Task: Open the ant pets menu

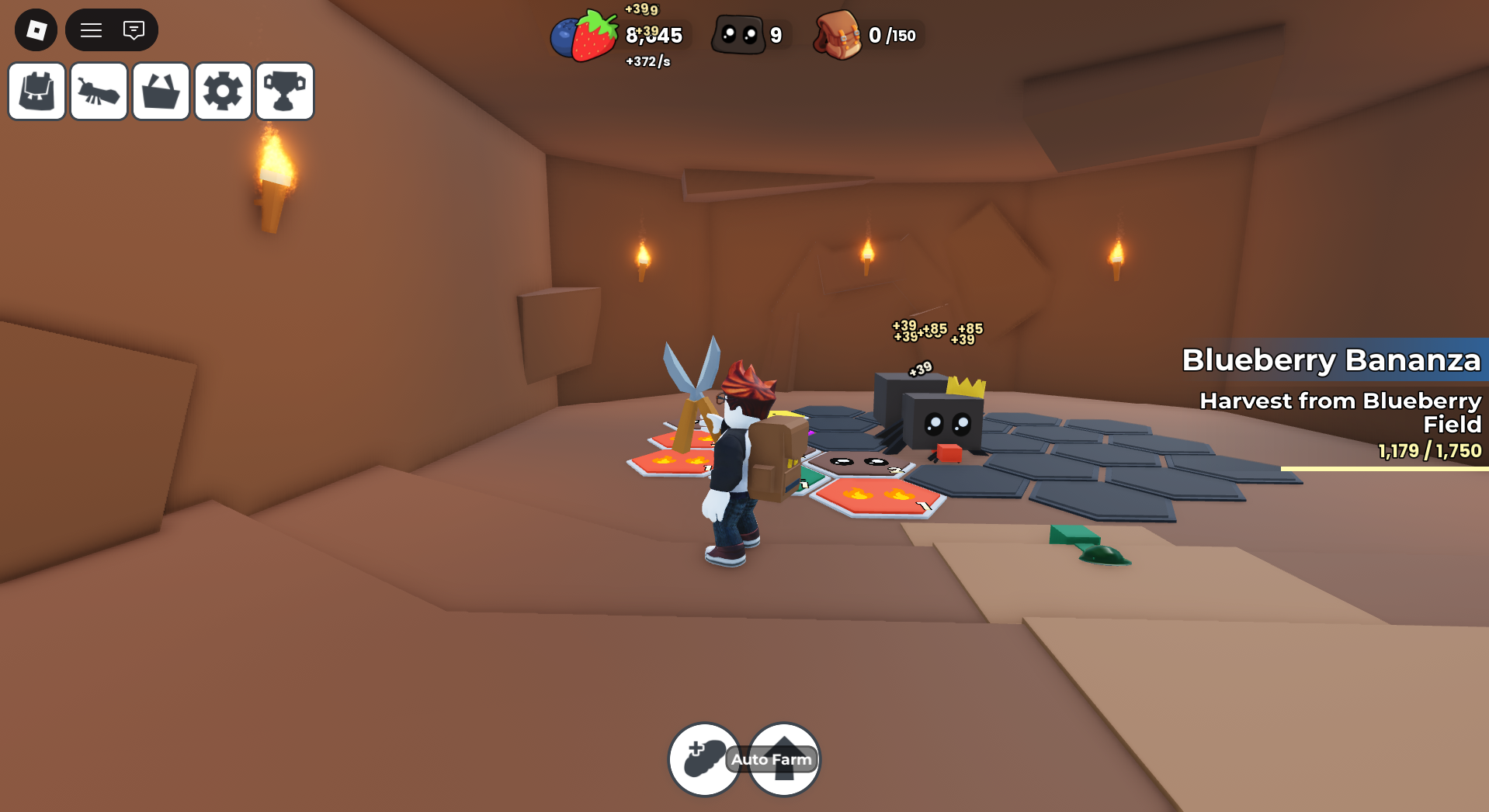Action: tap(98, 91)
